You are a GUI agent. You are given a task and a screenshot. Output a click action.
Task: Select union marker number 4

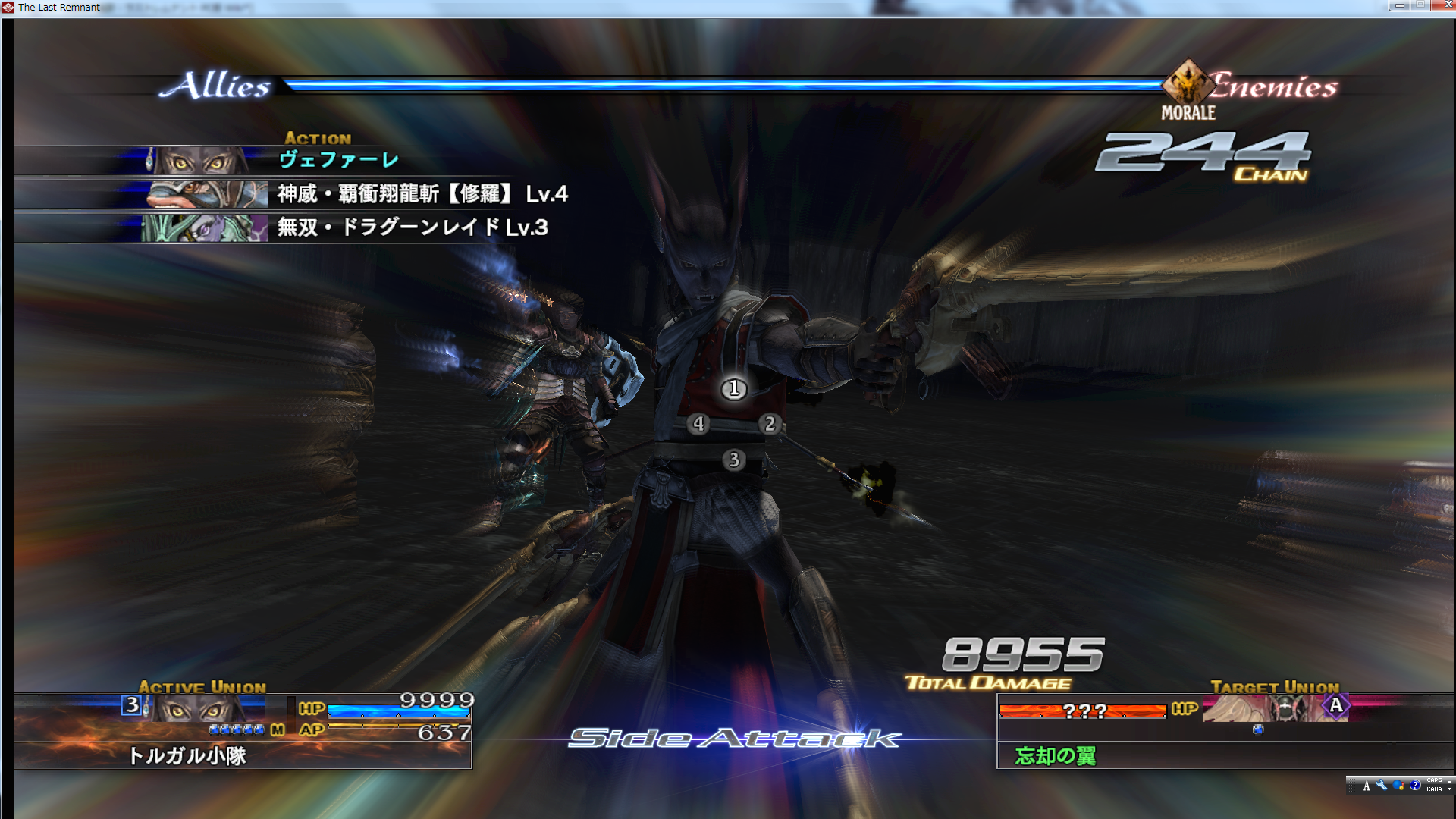click(x=698, y=424)
